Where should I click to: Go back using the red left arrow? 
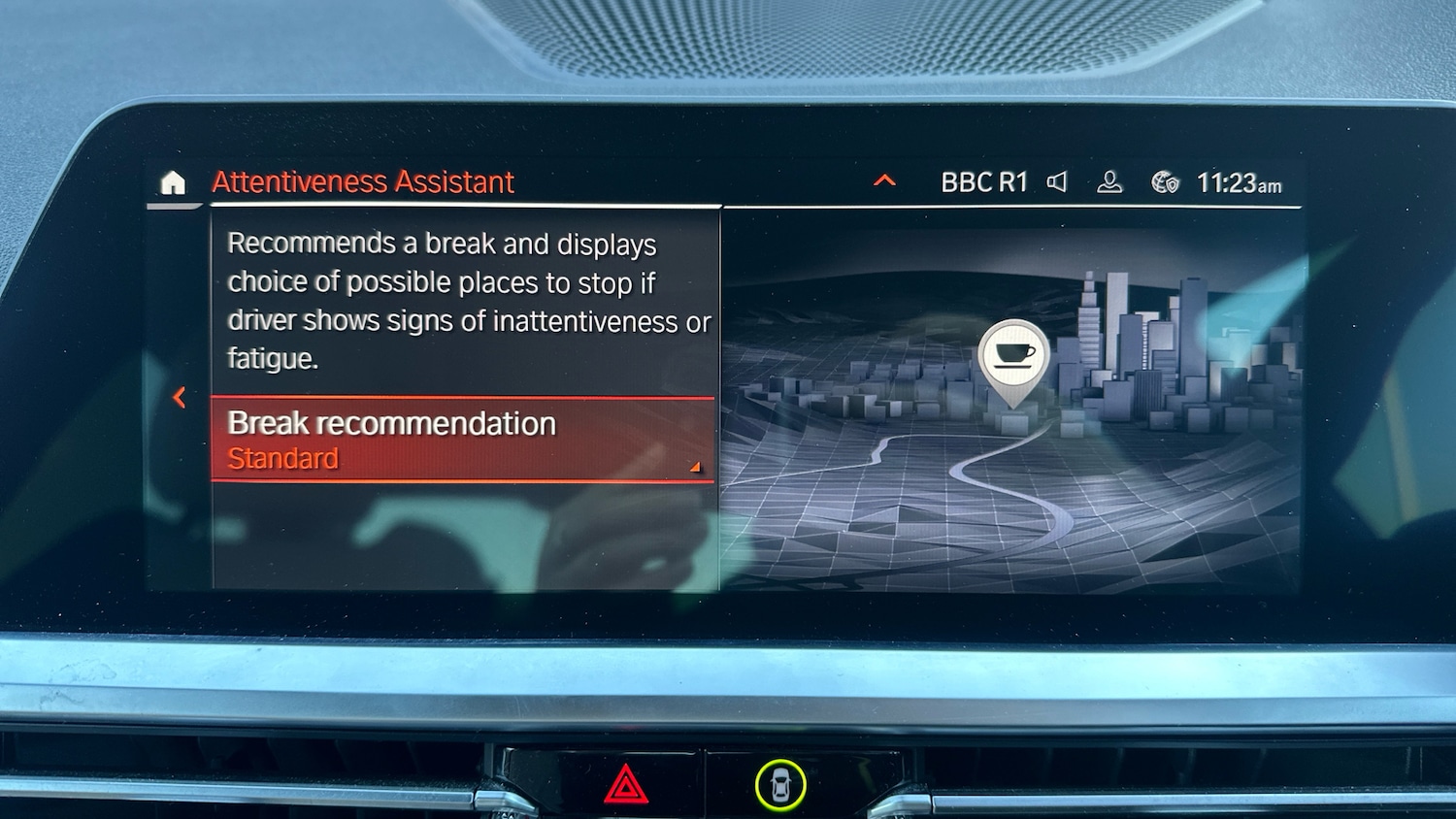[180, 397]
